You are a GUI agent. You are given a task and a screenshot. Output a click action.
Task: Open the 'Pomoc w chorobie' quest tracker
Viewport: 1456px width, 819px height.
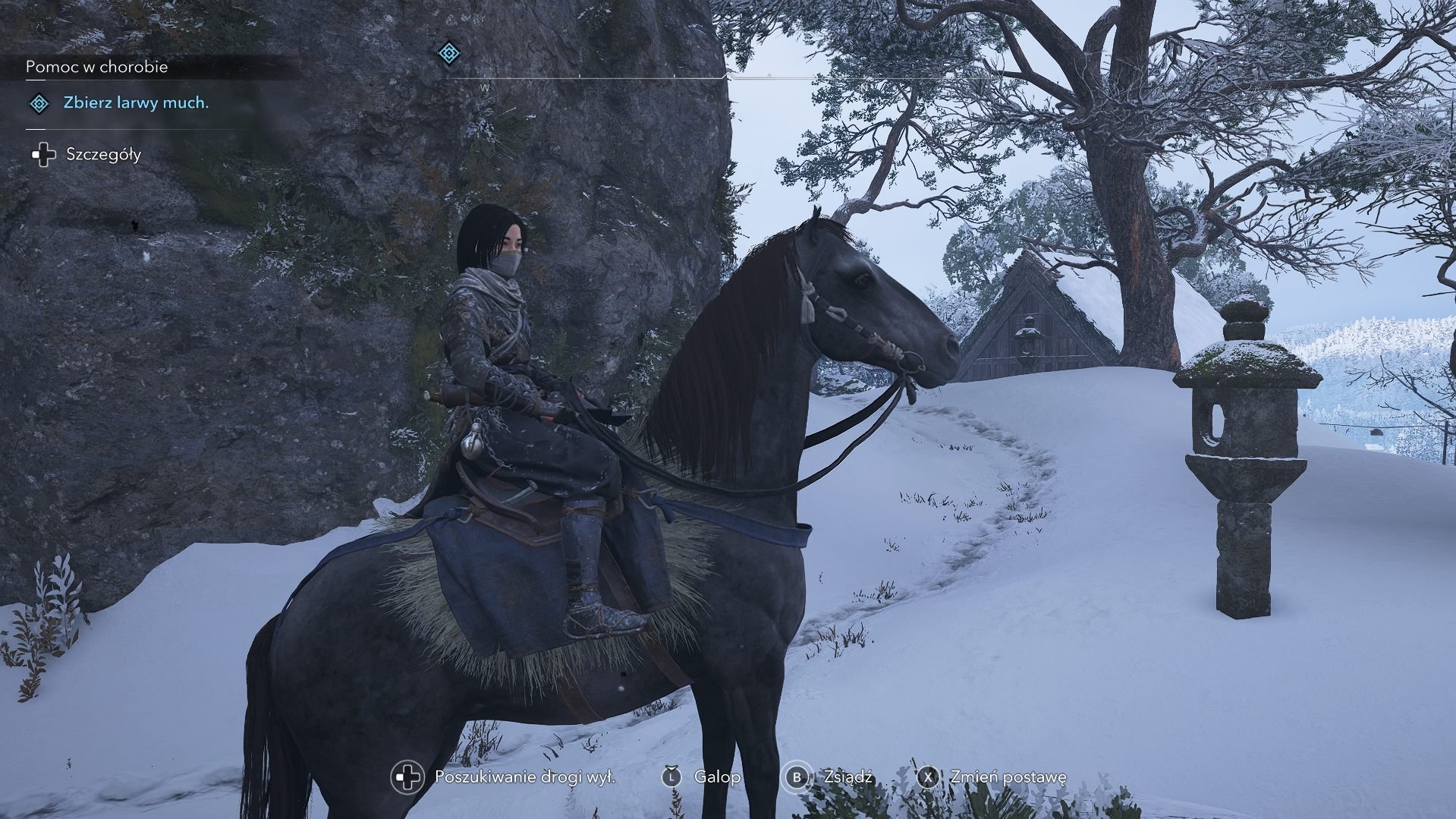coord(97,67)
